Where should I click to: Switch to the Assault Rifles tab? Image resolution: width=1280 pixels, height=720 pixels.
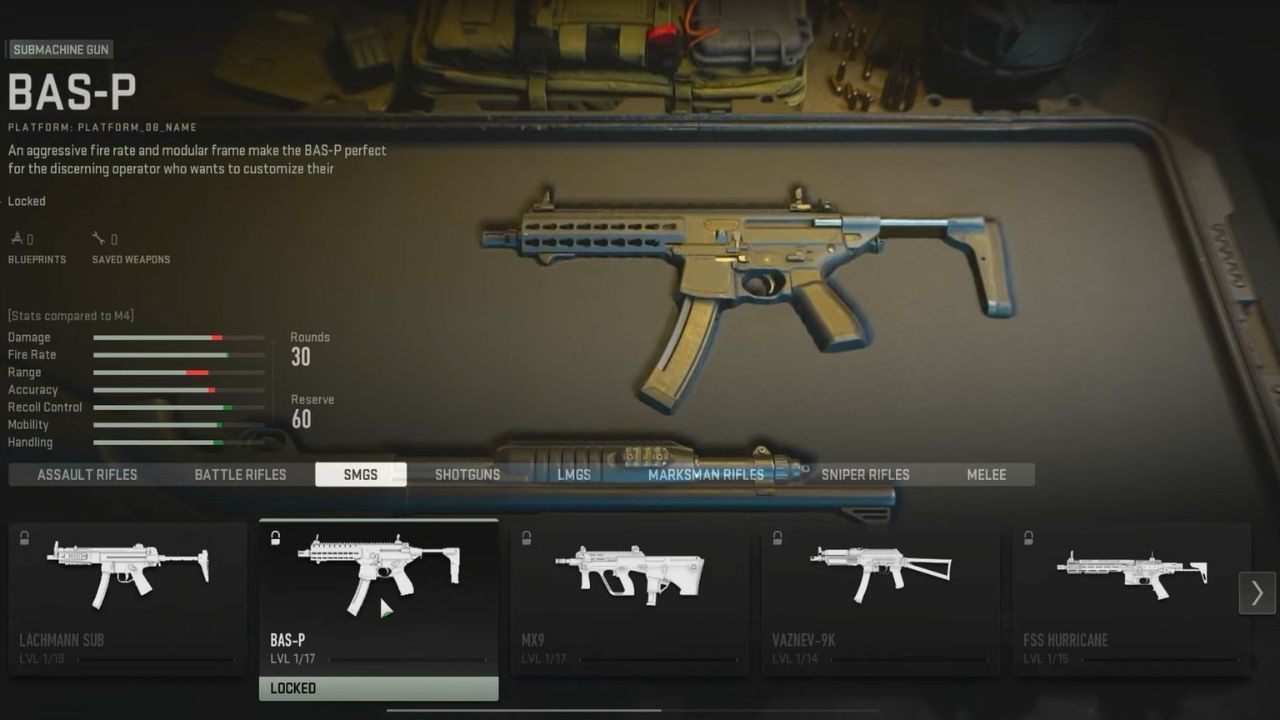(87, 474)
